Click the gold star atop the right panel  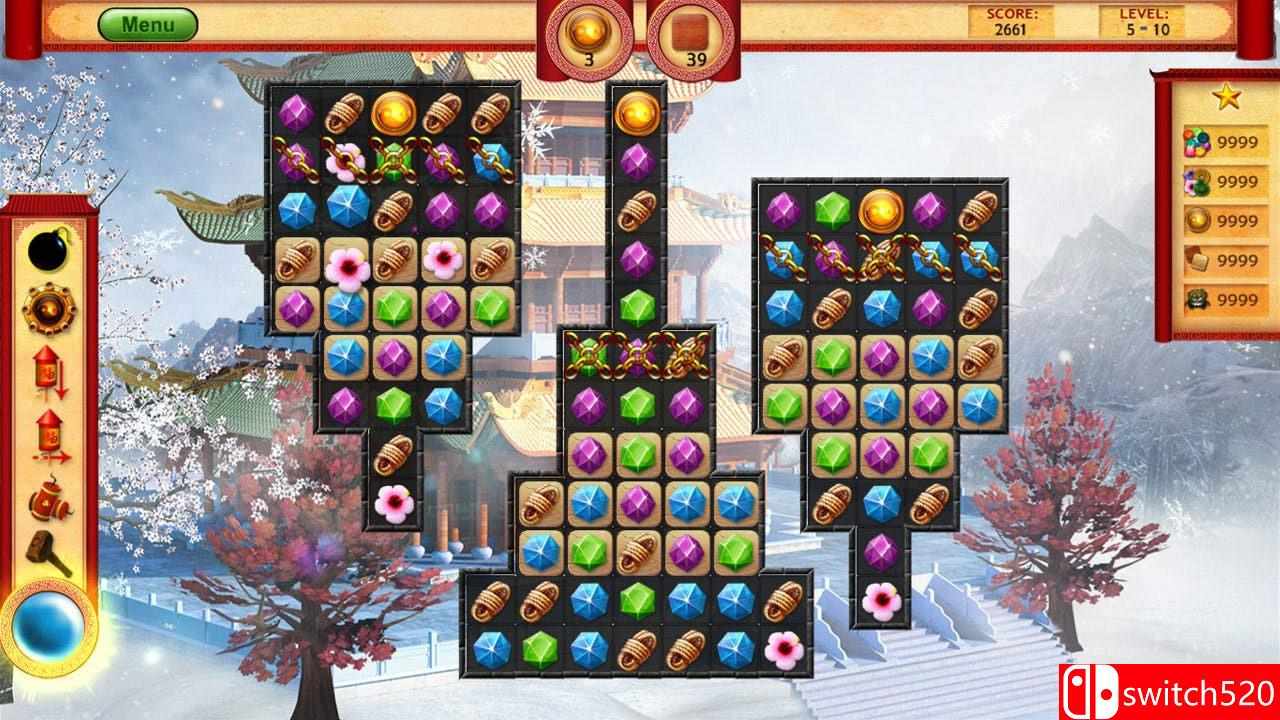tap(1225, 95)
